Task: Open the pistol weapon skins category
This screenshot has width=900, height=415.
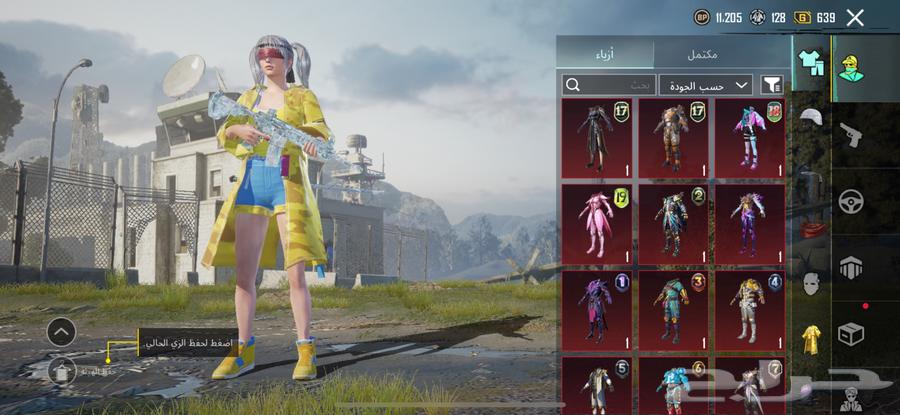Action: tap(852, 132)
